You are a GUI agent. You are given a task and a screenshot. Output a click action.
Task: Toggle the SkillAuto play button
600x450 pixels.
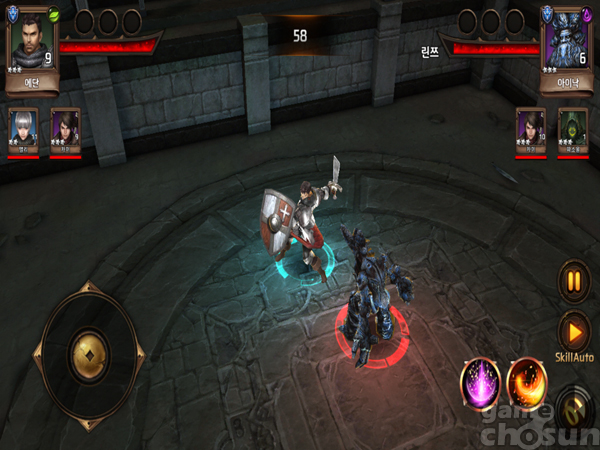coord(573,330)
